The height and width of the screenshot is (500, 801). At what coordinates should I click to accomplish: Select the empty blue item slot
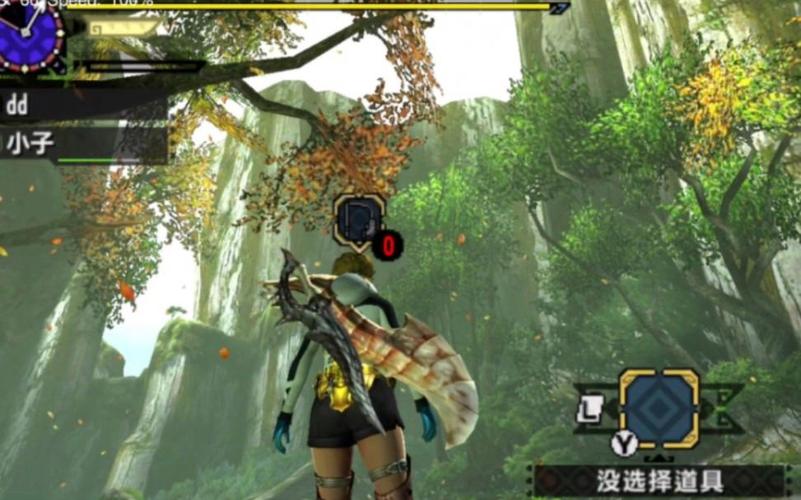659,408
